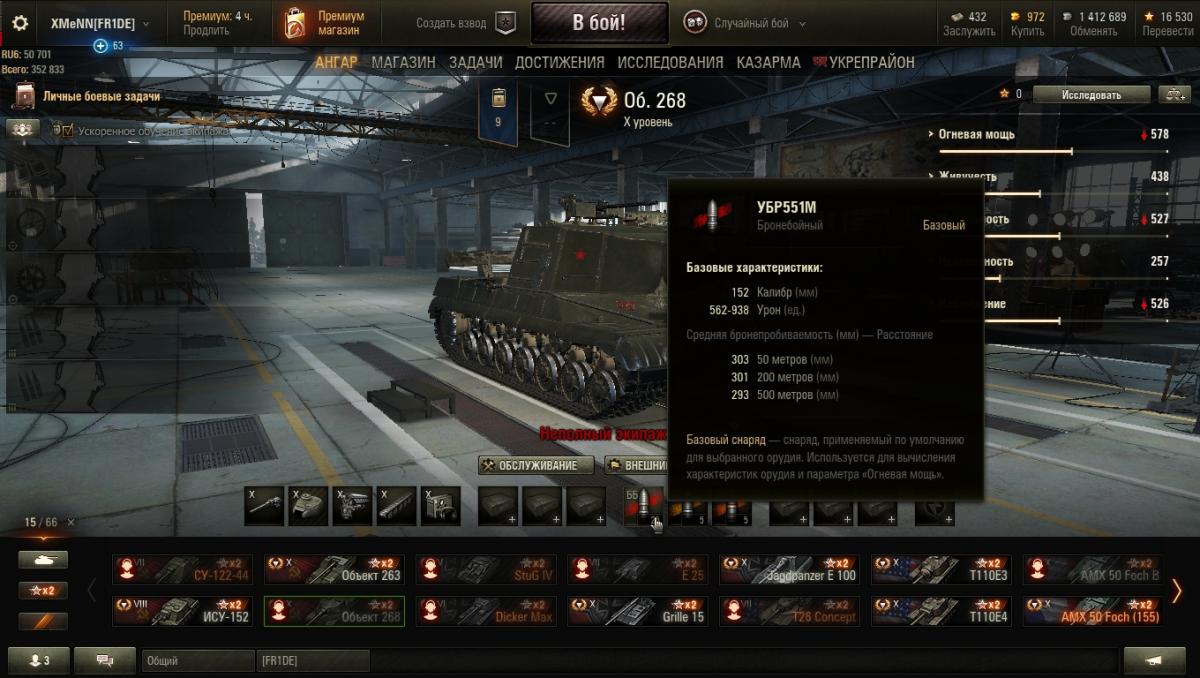The height and width of the screenshot is (678, 1200).
Task: Toggle accelerated crew training checkbox
Action: [68, 130]
